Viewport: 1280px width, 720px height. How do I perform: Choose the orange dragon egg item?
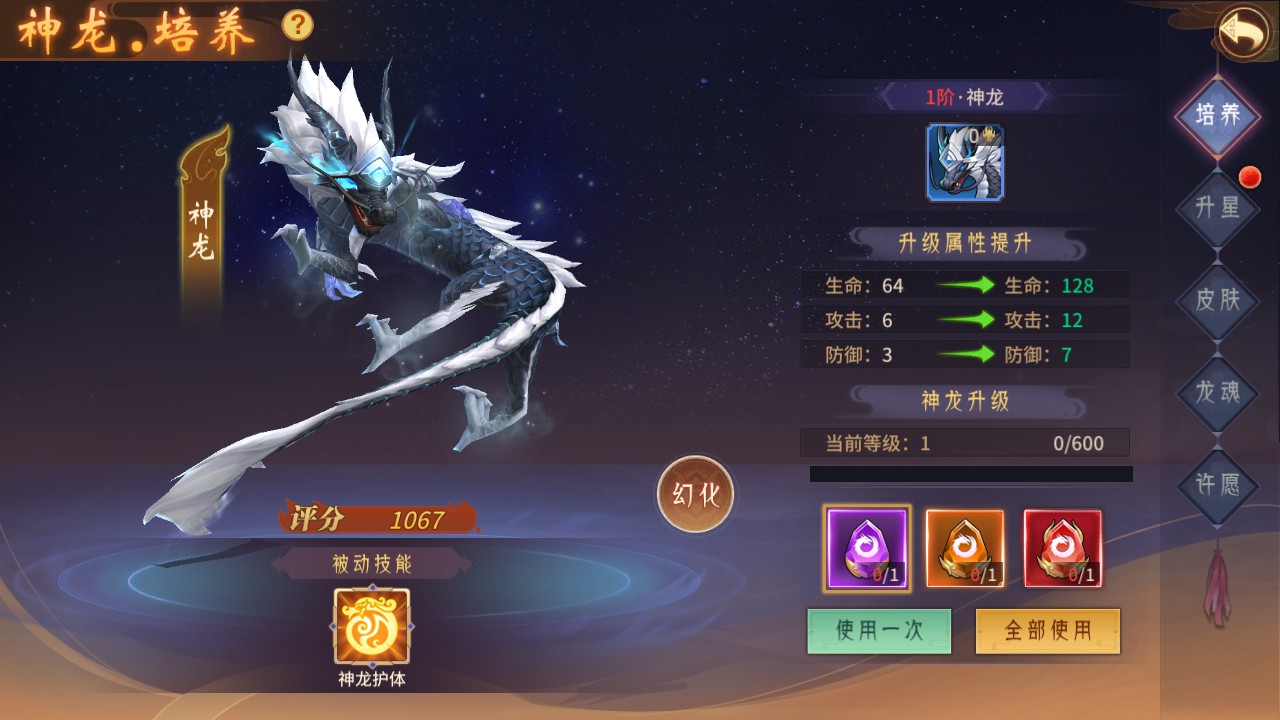(964, 548)
